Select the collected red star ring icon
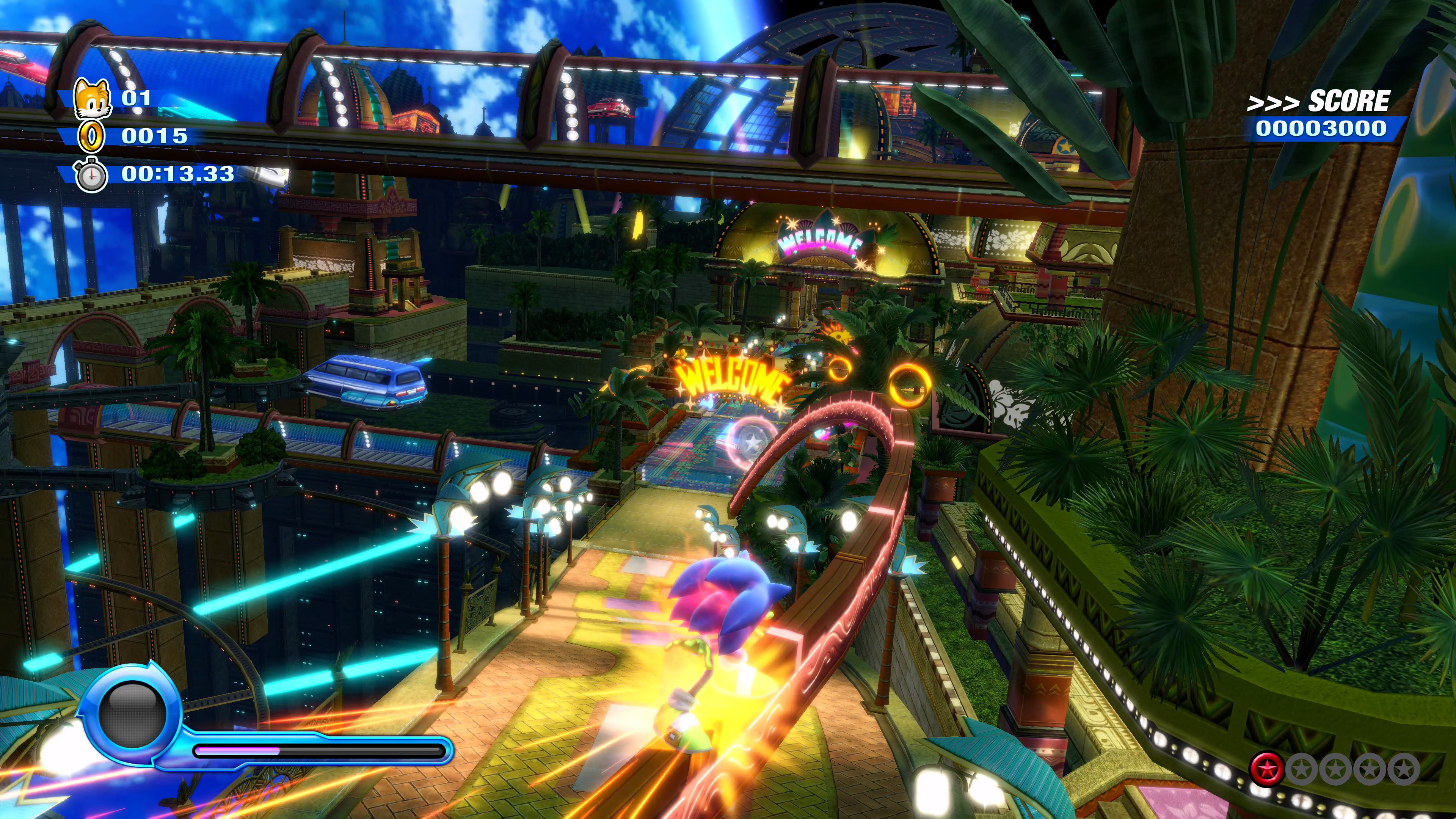 click(1266, 769)
